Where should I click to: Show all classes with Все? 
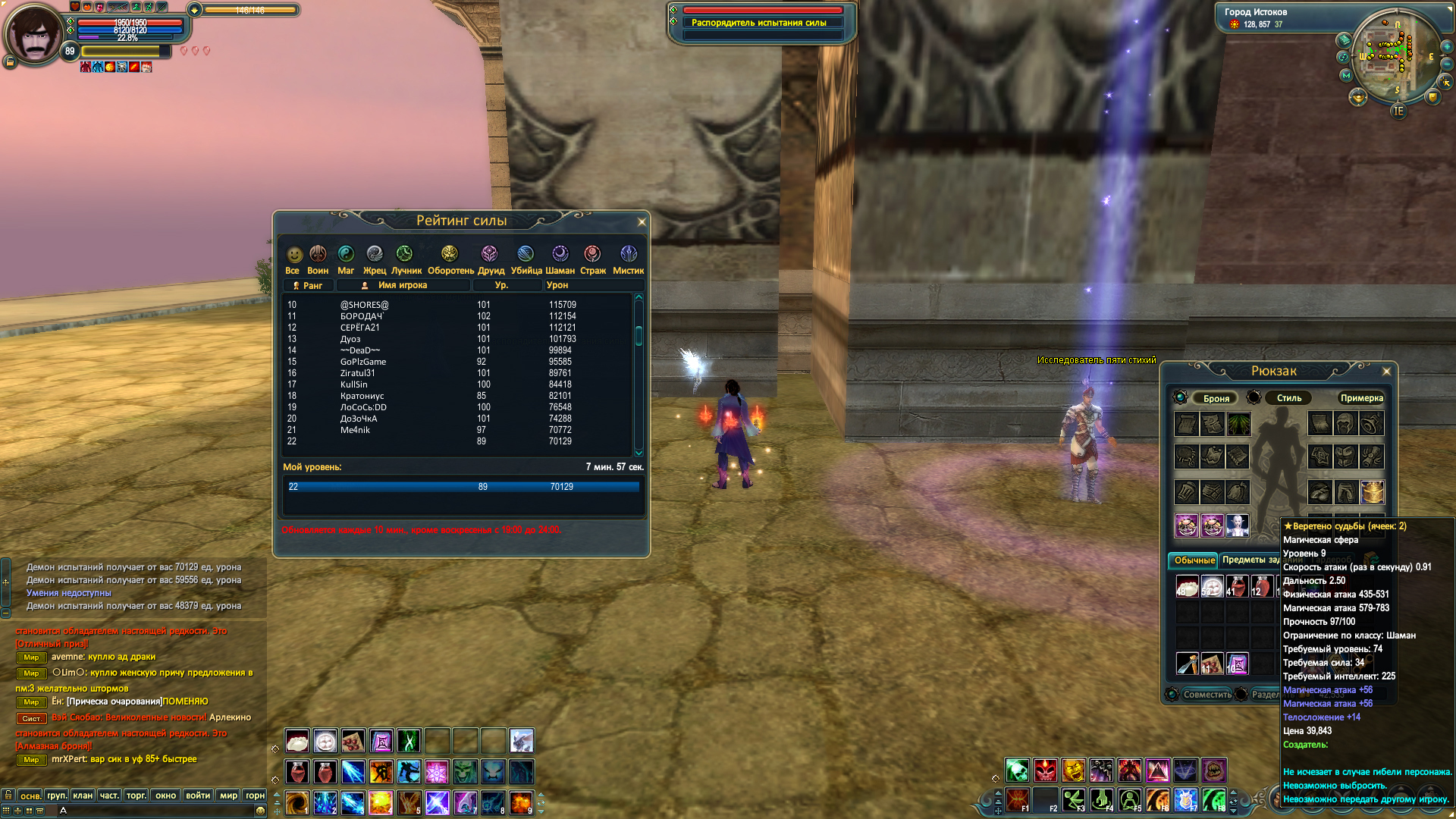293,259
